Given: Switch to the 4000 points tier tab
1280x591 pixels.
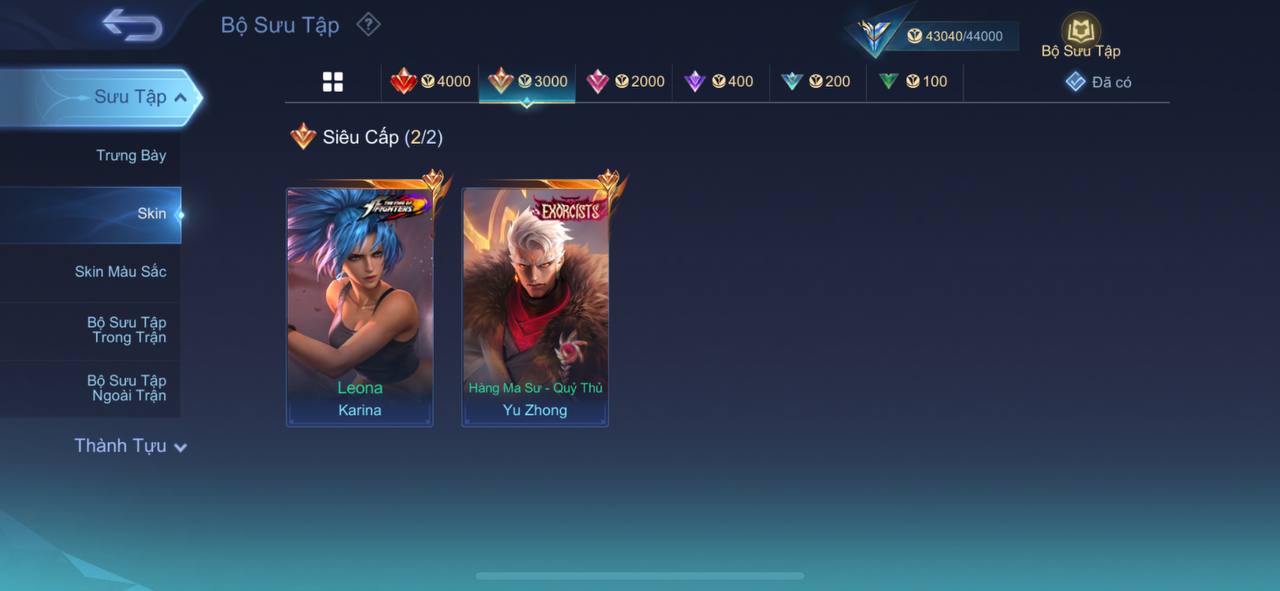Looking at the screenshot, I should tap(431, 82).
